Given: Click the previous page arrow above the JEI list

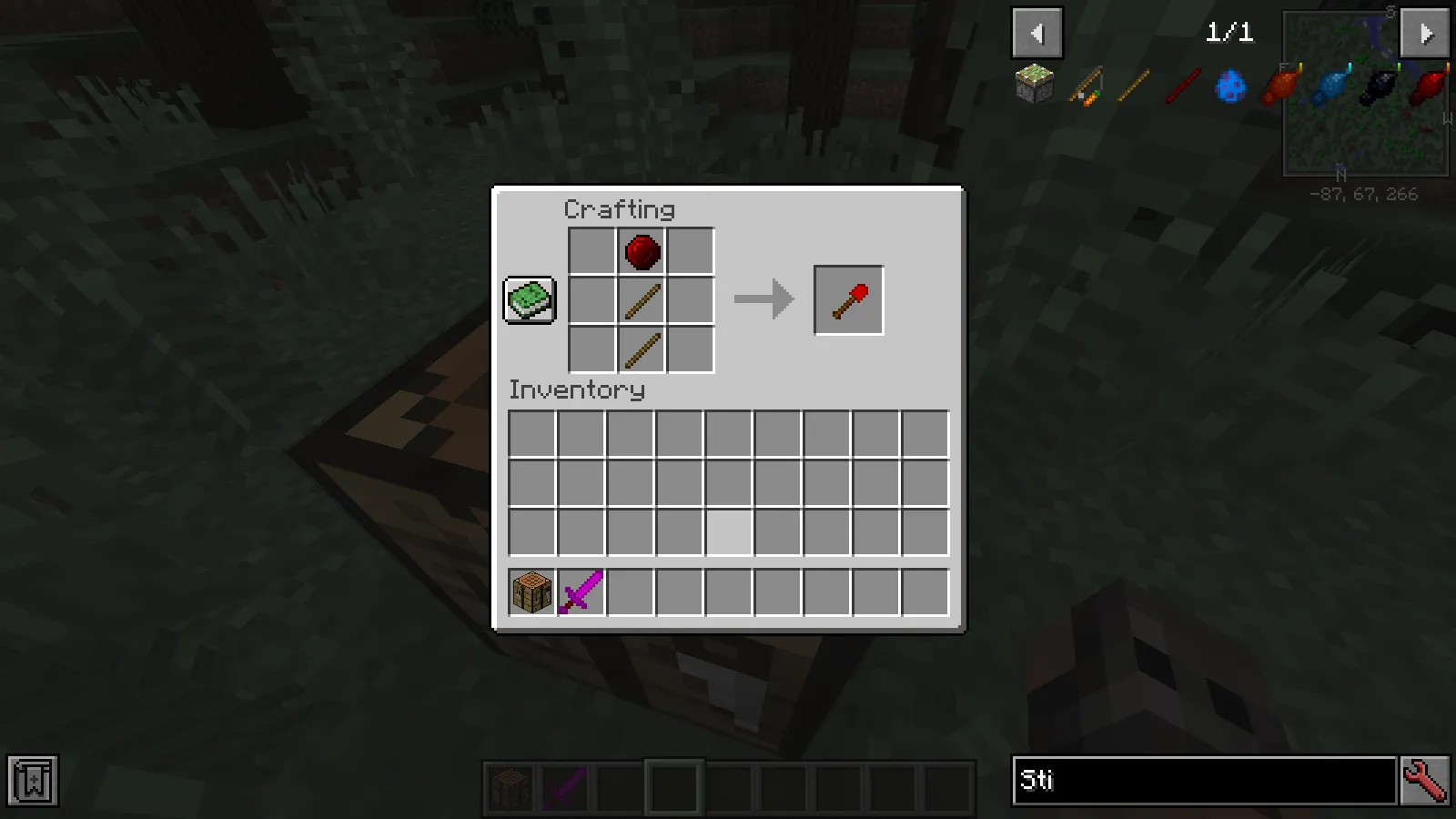Looking at the screenshot, I should click(1037, 33).
